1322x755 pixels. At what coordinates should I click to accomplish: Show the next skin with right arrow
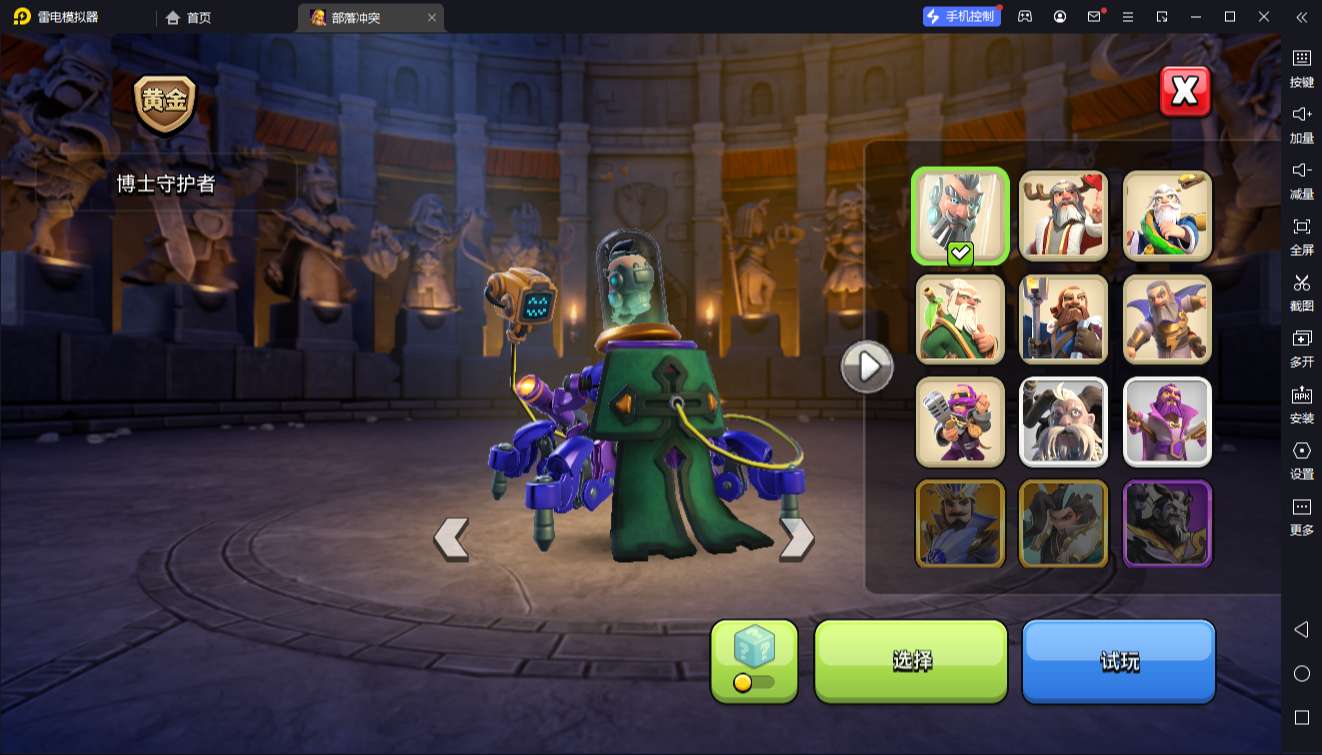click(796, 539)
